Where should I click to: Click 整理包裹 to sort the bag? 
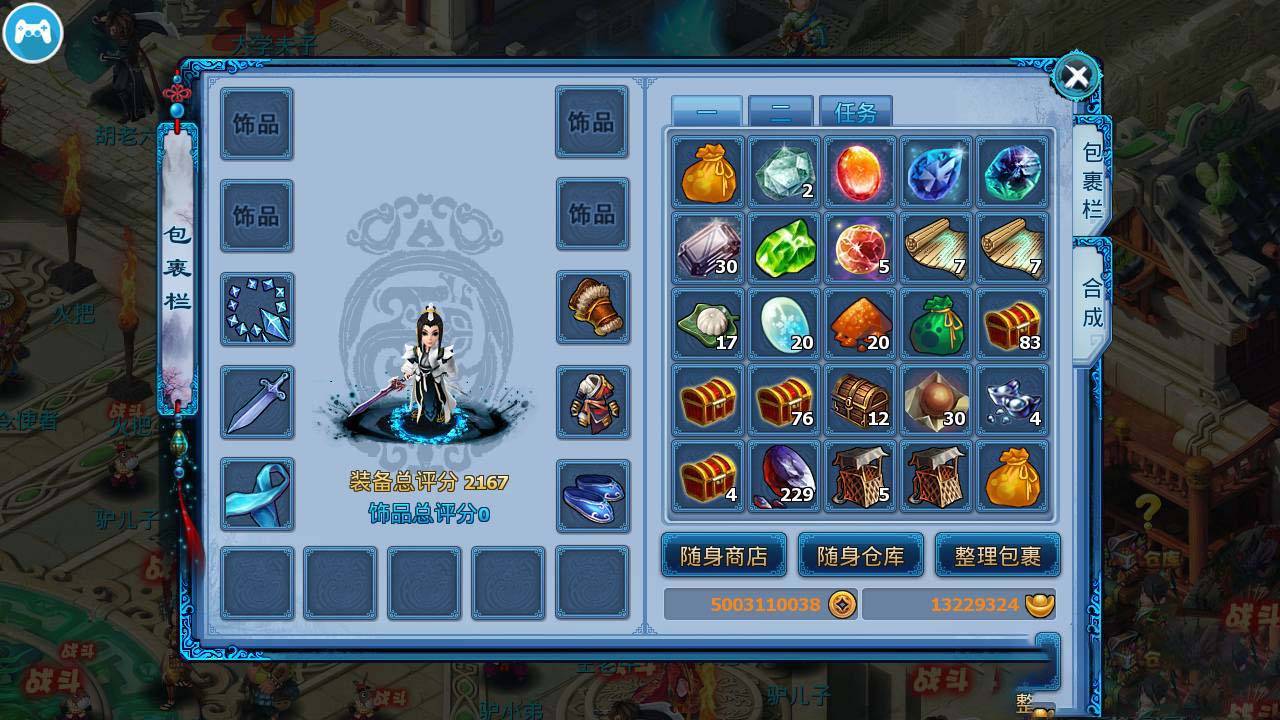[x=998, y=554]
